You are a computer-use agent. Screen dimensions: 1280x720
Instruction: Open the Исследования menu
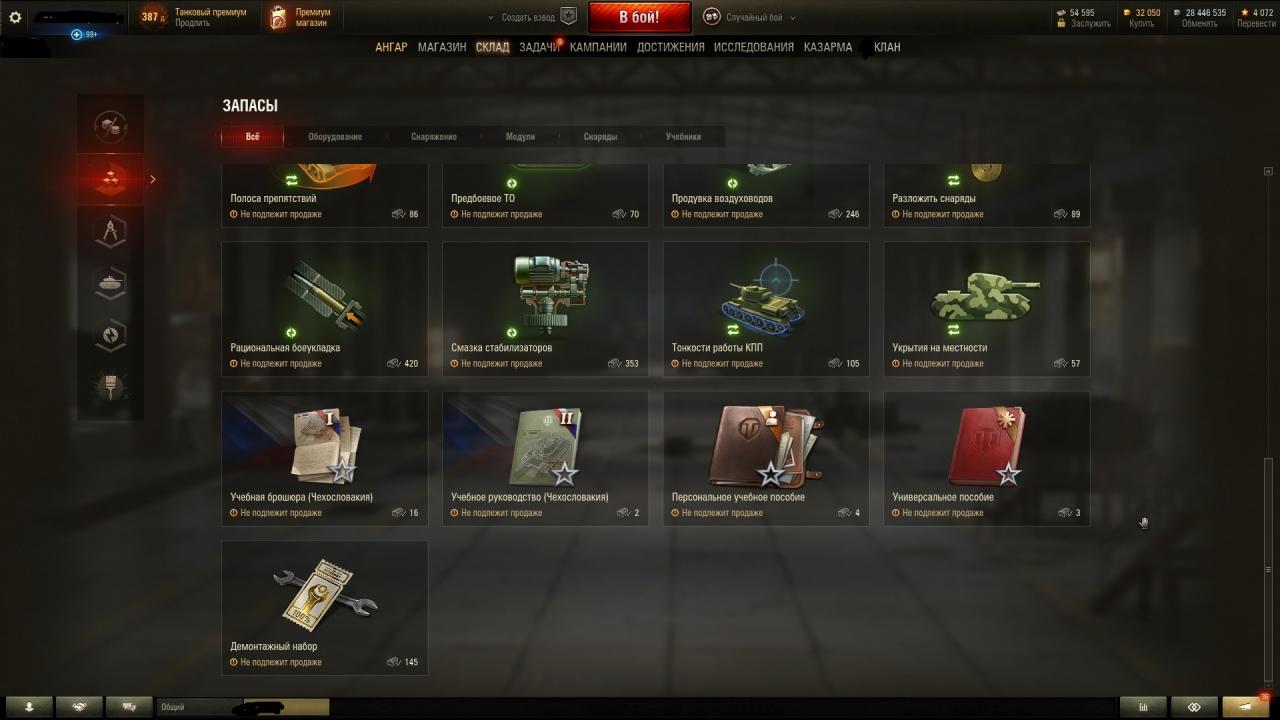tap(754, 47)
